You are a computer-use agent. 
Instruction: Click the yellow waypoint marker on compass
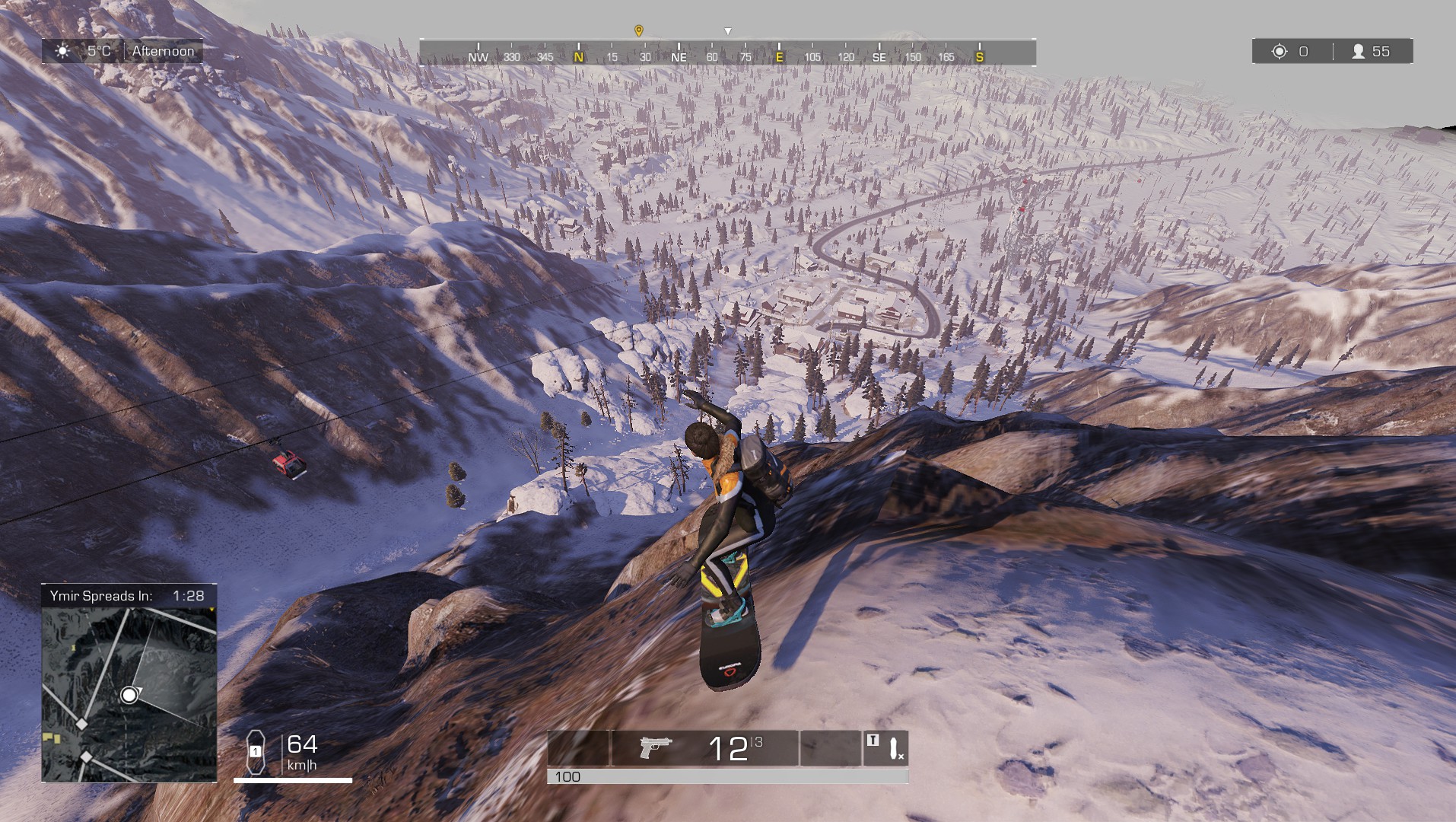point(639,31)
